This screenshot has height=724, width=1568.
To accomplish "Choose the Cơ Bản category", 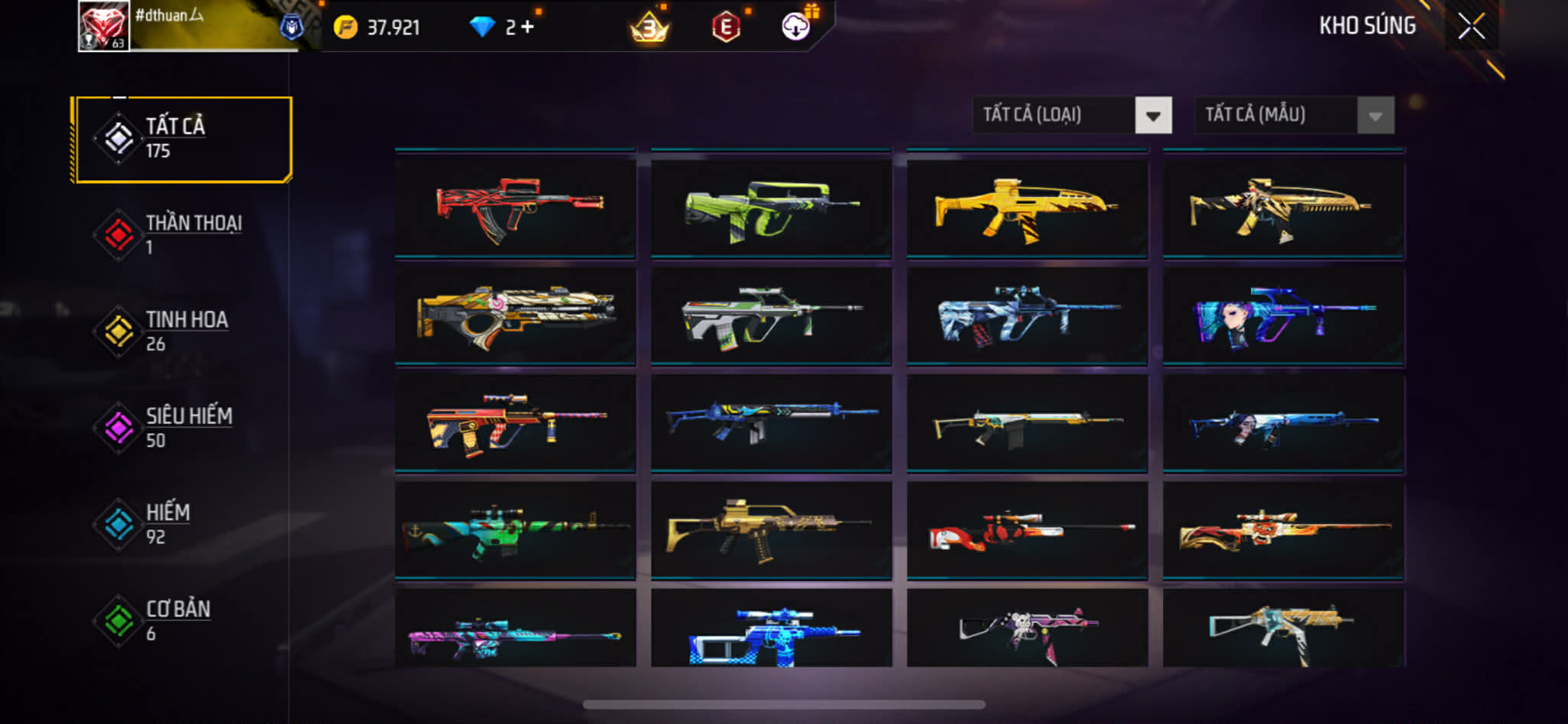I will 182,620.
